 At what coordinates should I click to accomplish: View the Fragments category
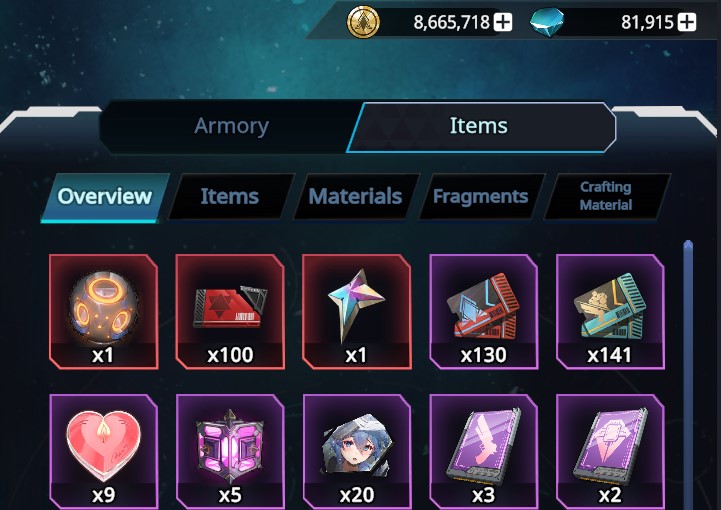click(x=480, y=196)
